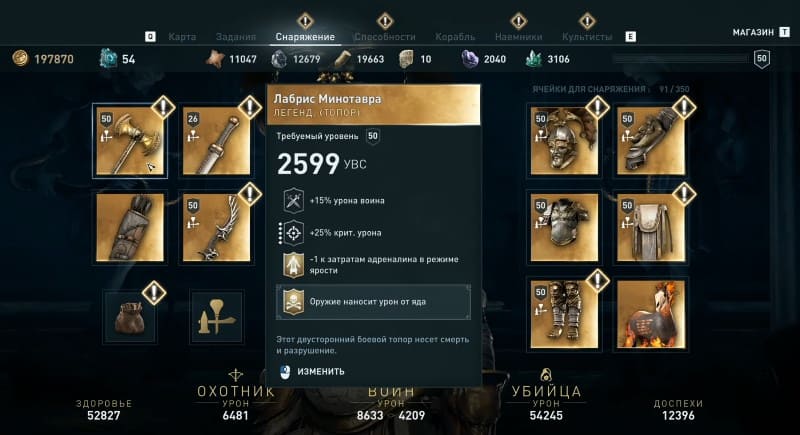This screenshot has height=435, width=800.
Task: Choose the level 26 sword slot
Action: click(216, 141)
